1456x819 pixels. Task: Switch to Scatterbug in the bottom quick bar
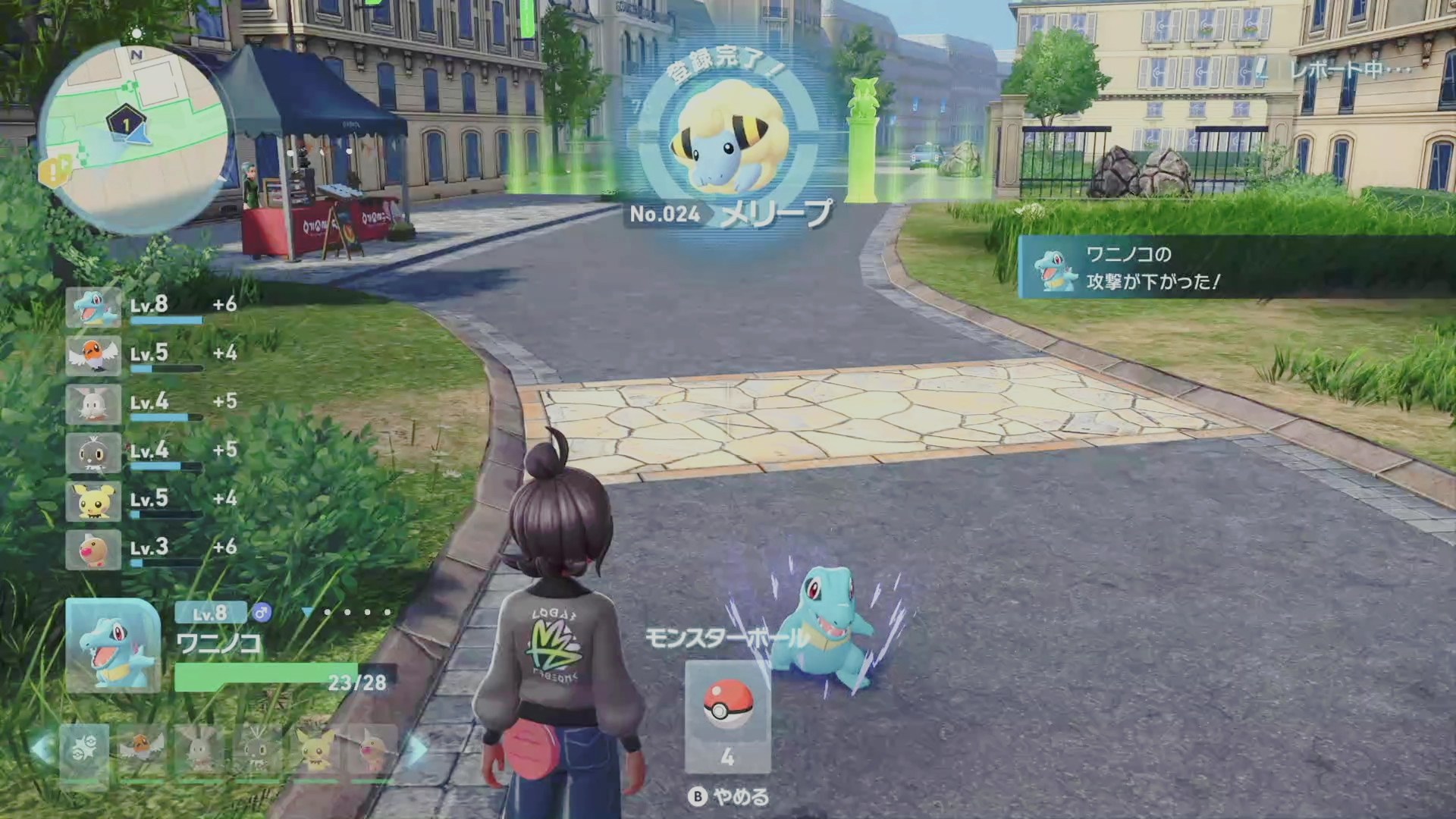[256, 751]
